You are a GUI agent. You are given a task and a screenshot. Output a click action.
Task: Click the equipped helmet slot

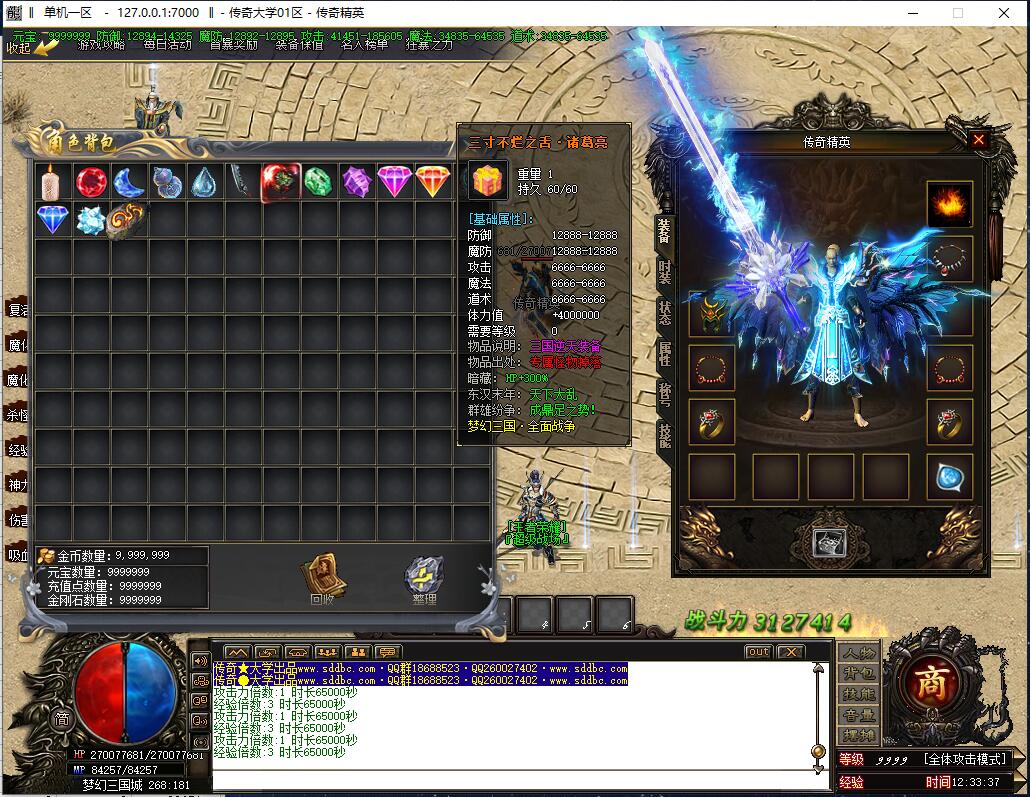point(711,314)
